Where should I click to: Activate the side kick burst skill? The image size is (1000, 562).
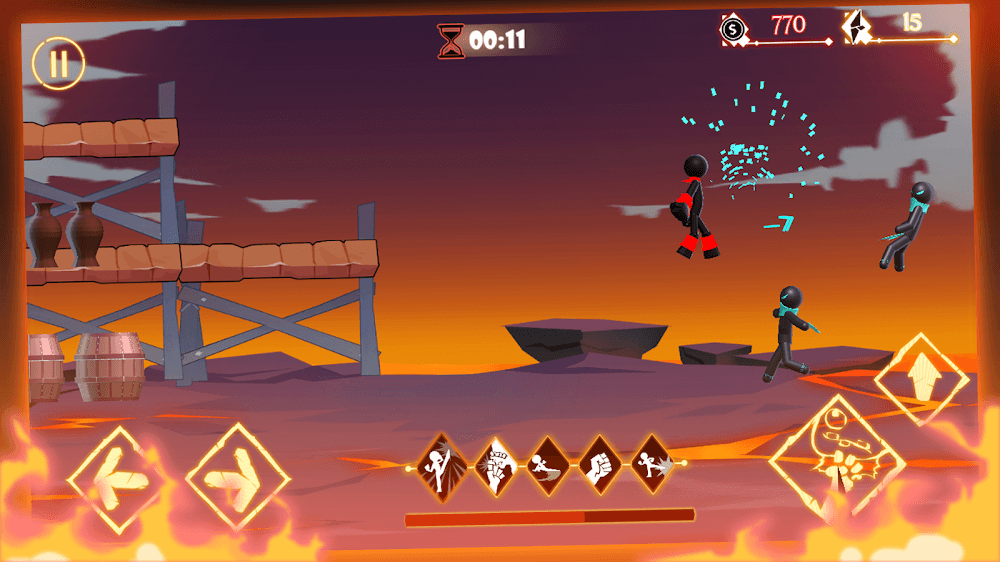coord(652,464)
